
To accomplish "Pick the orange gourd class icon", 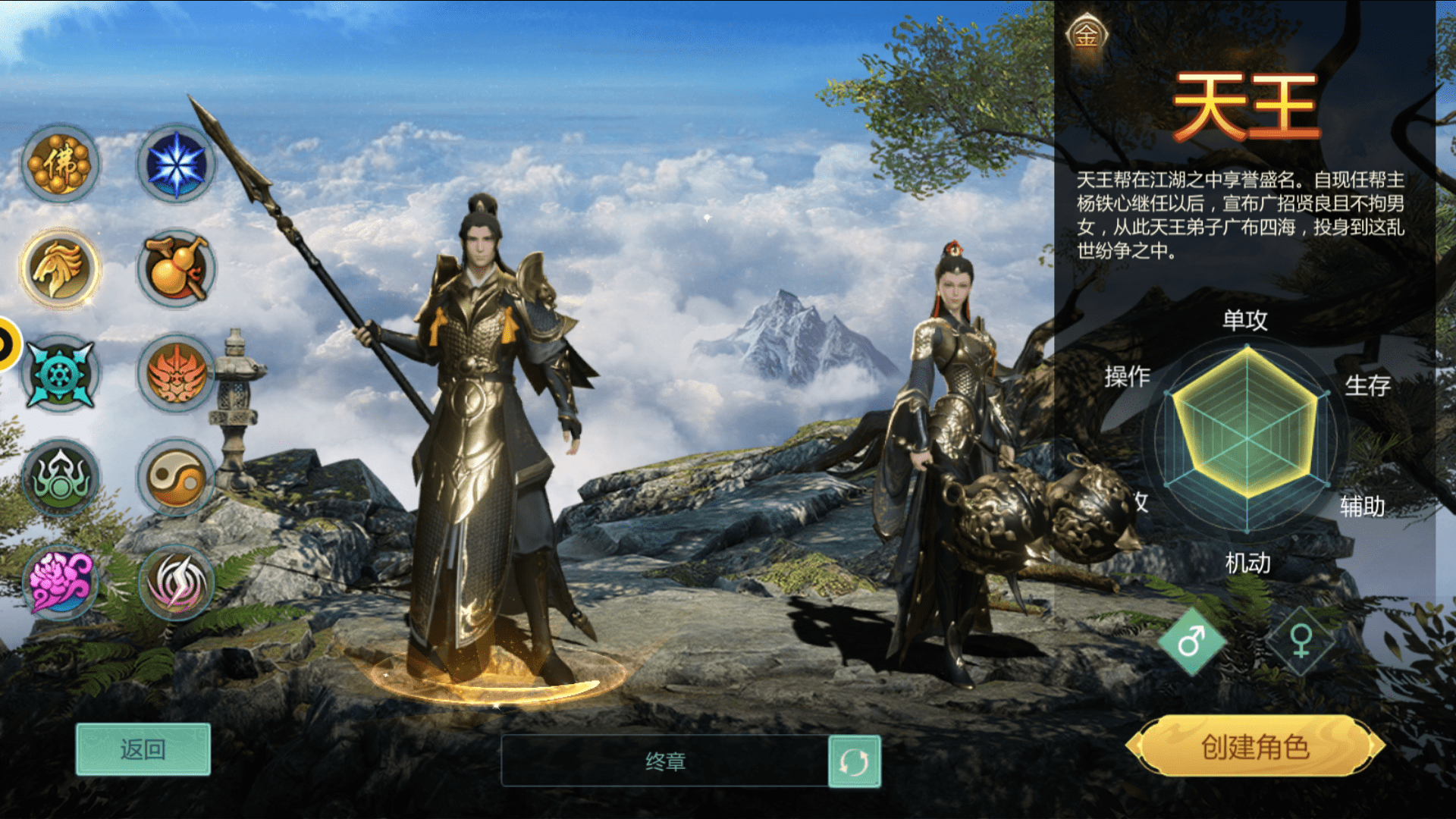I will [x=176, y=268].
